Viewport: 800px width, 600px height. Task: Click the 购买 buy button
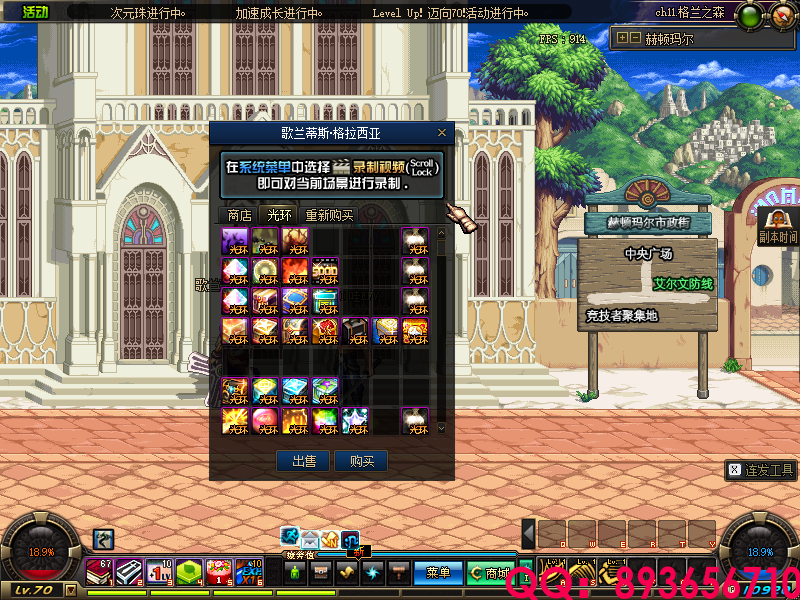tap(361, 461)
